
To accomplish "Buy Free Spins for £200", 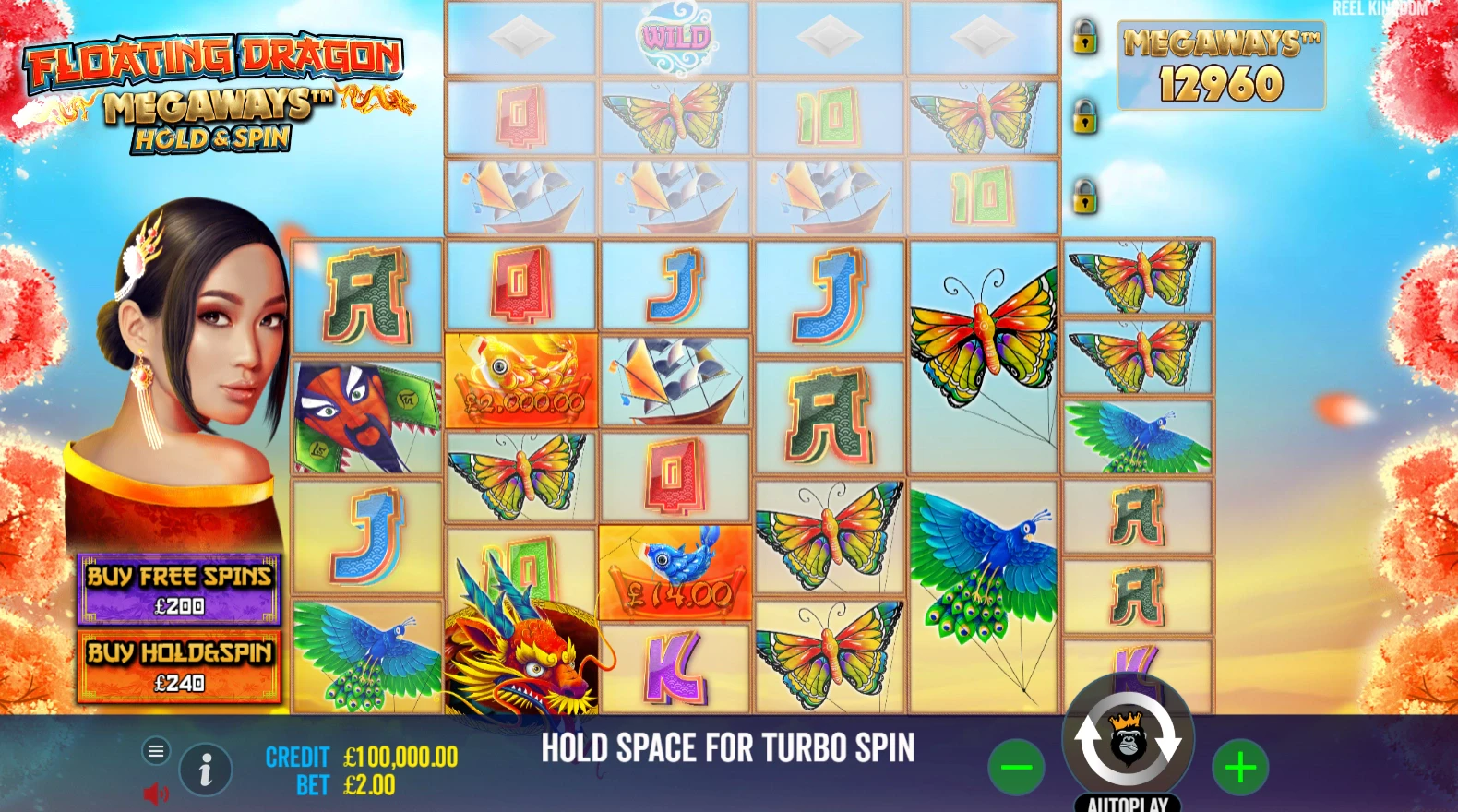I will (179, 589).
